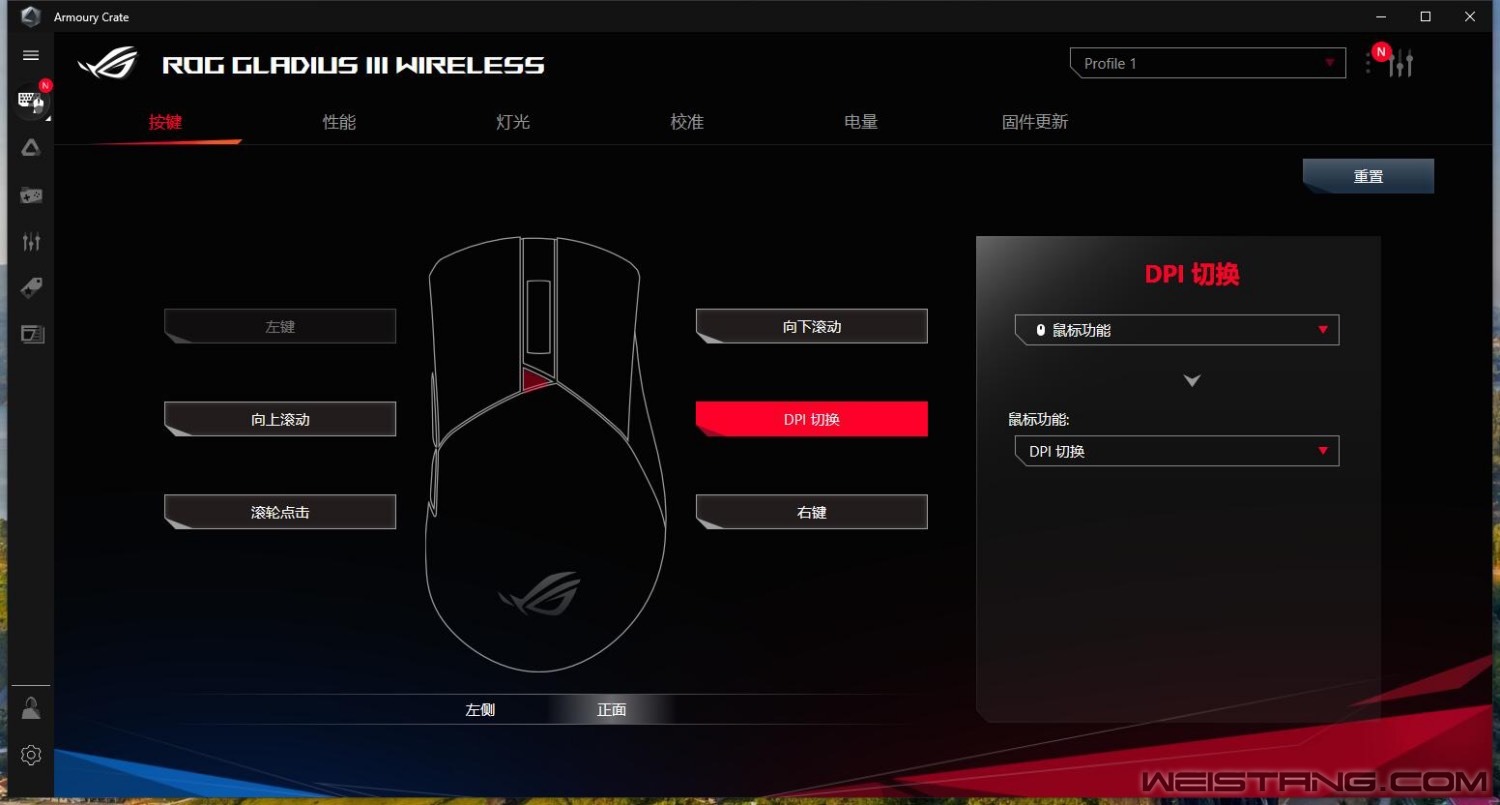Open settings gear in the sidebar
The image size is (1500, 805).
tap(31, 755)
